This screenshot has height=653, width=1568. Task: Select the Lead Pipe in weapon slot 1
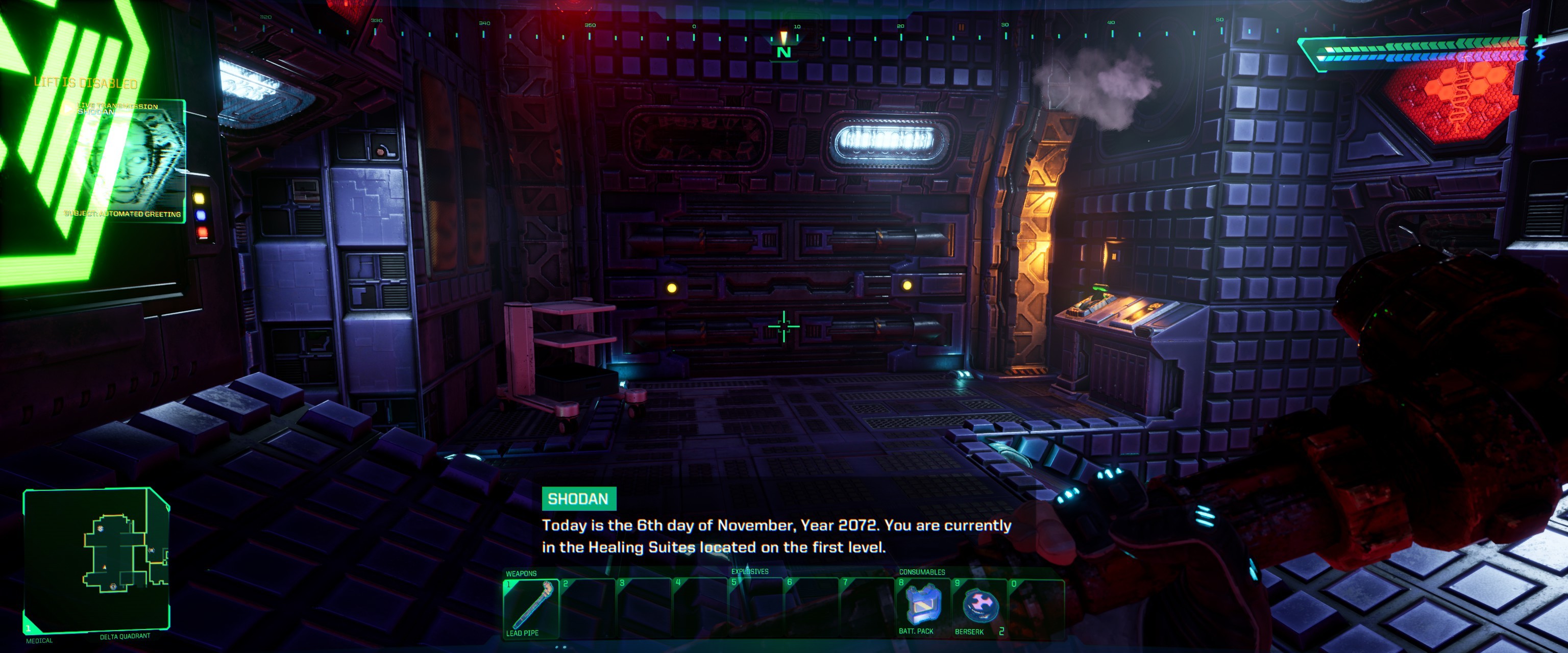pos(531,609)
